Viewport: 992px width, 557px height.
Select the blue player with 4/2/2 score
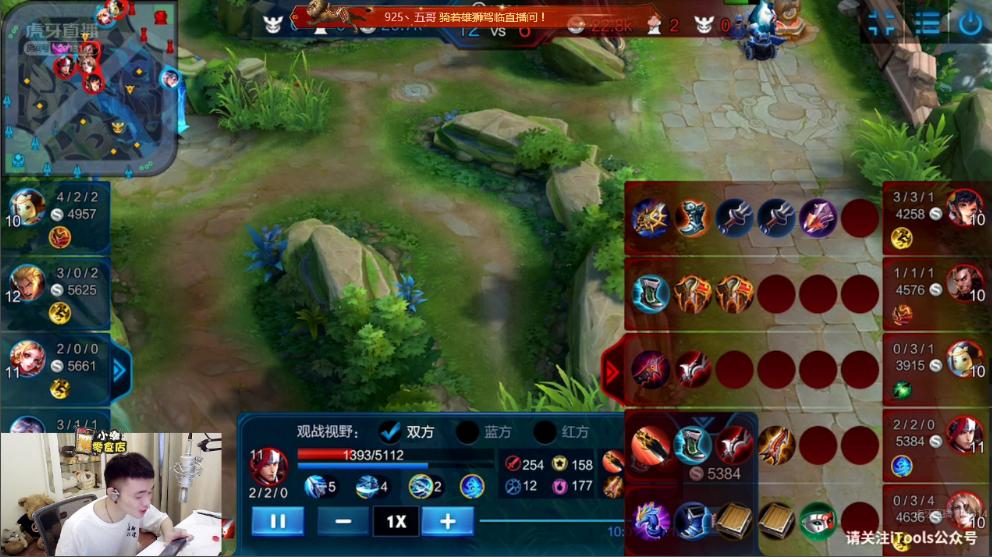(x=27, y=206)
